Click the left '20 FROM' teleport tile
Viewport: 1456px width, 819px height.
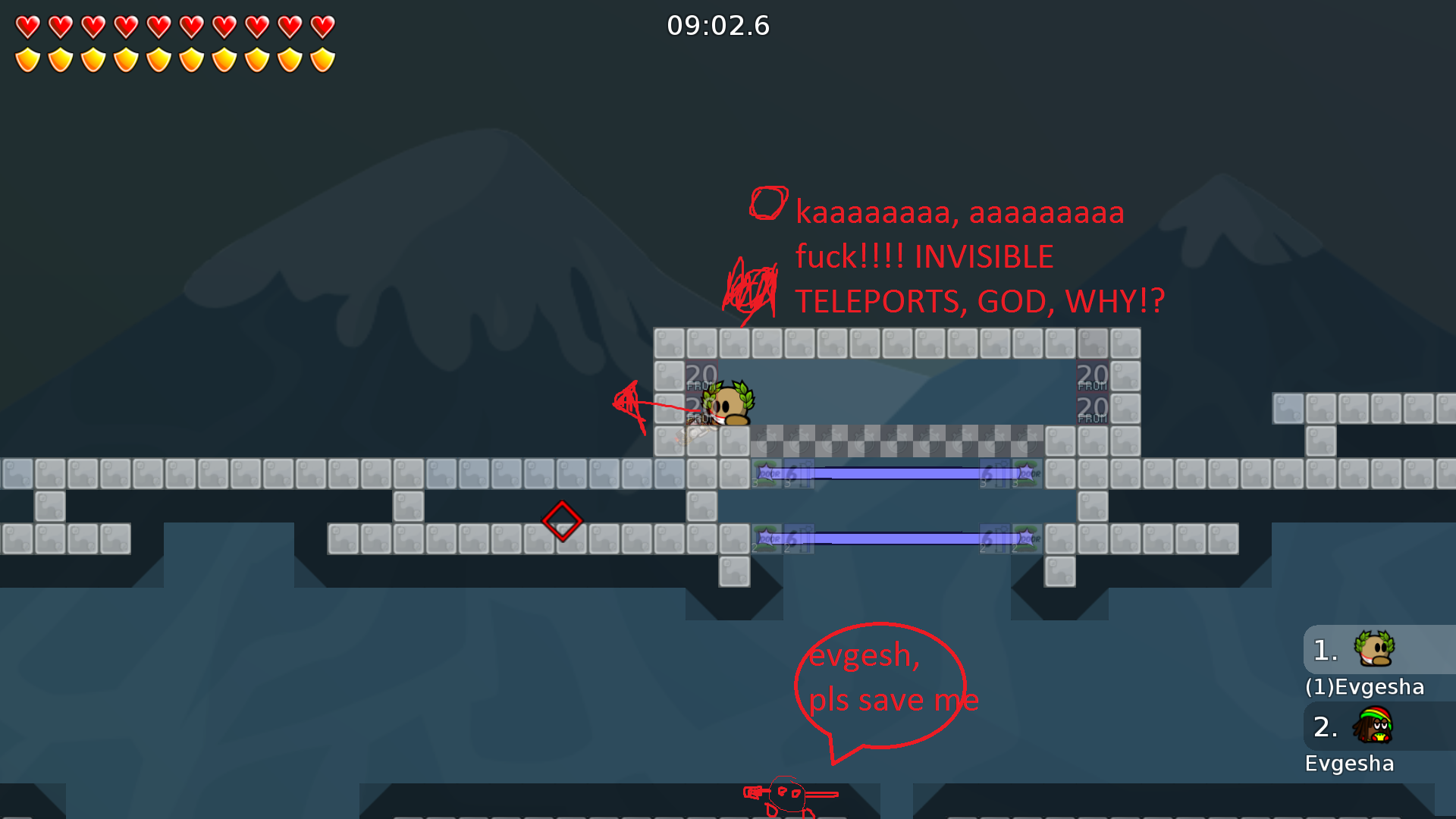pos(701,375)
